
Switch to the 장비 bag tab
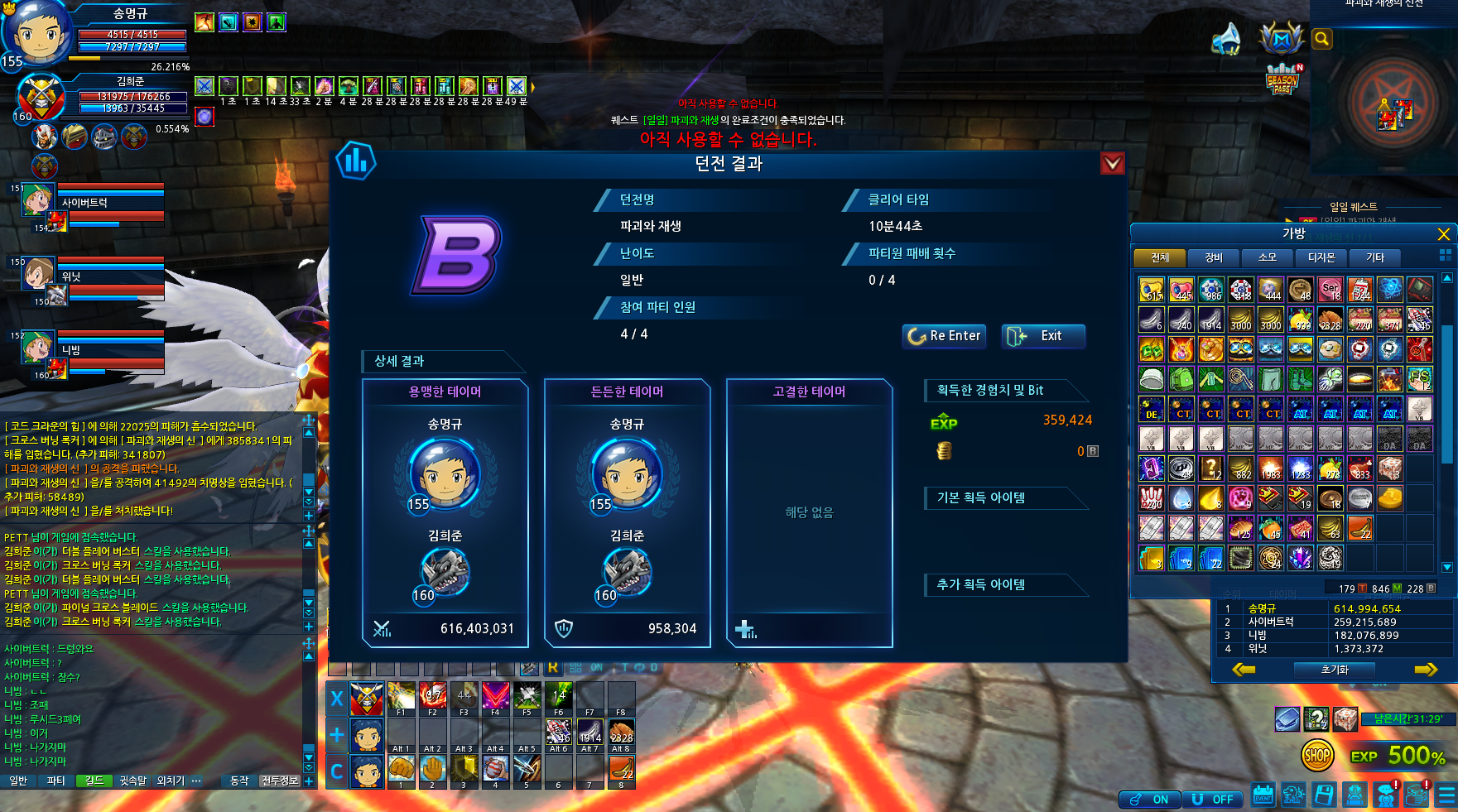tap(1213, 257)
